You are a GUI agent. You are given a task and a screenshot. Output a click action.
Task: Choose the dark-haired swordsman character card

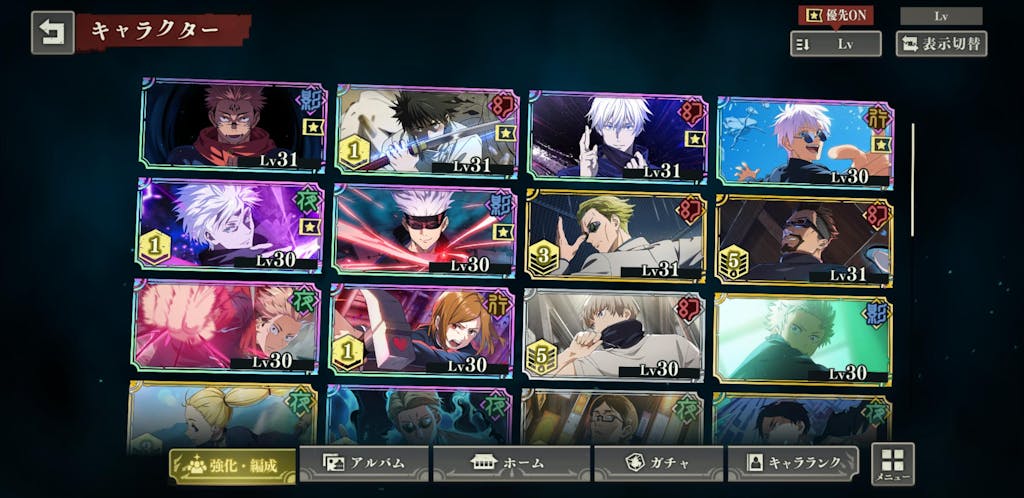[427, 130]
